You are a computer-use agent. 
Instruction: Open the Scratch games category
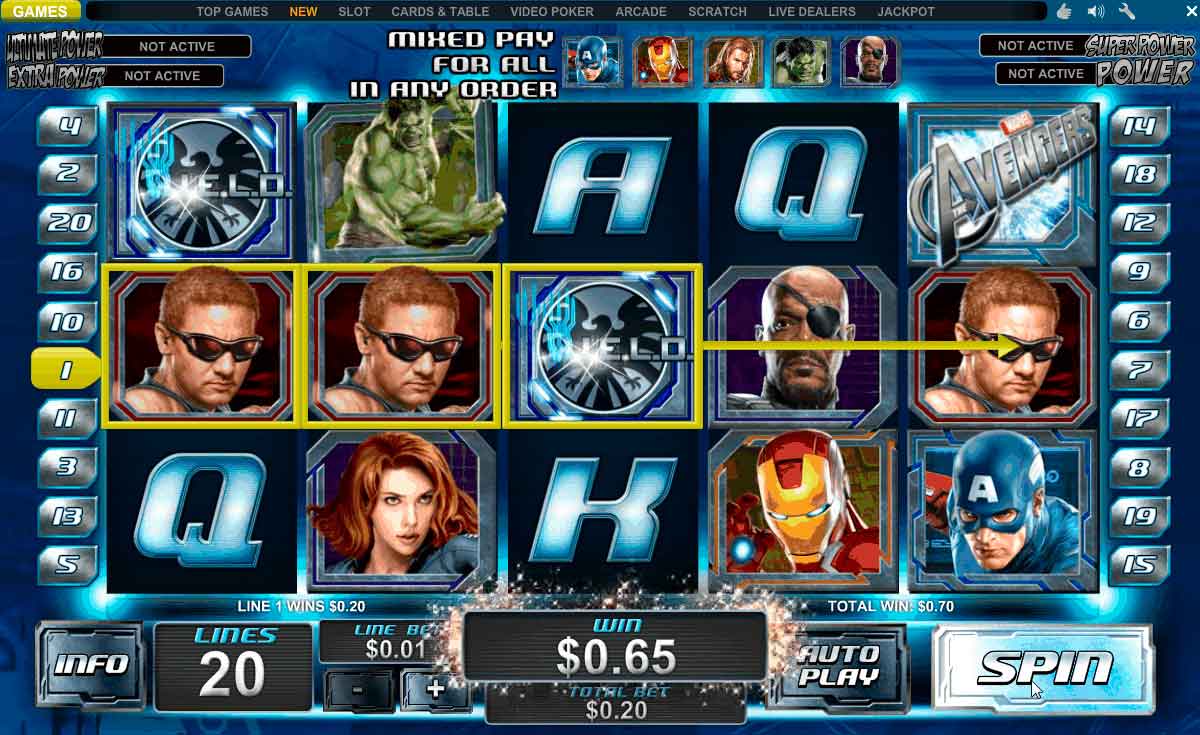coord(717,12)
